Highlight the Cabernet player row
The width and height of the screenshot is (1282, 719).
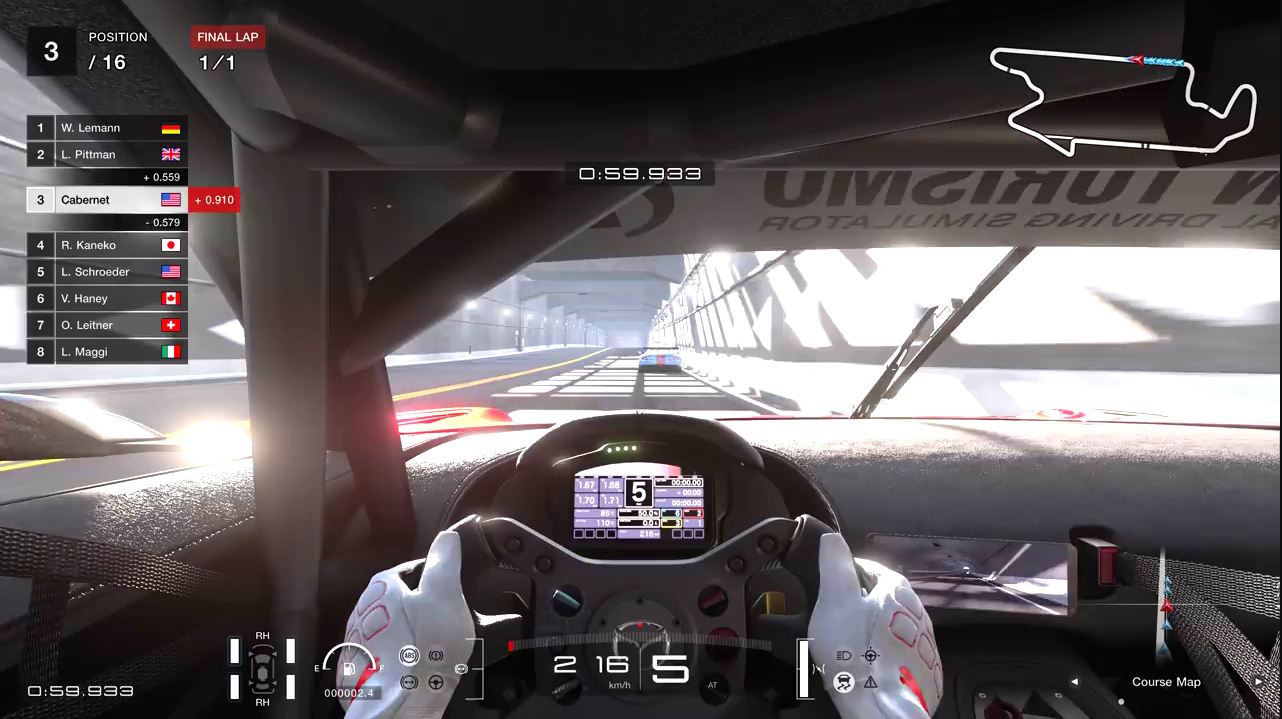click(x=106, y=200)
